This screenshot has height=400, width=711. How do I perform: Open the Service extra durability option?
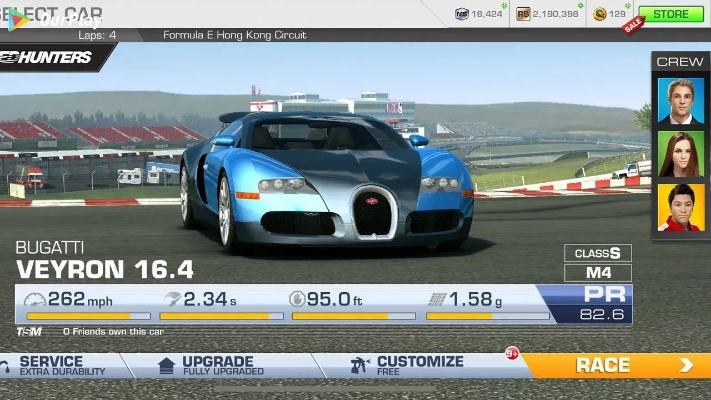[60, 365]
